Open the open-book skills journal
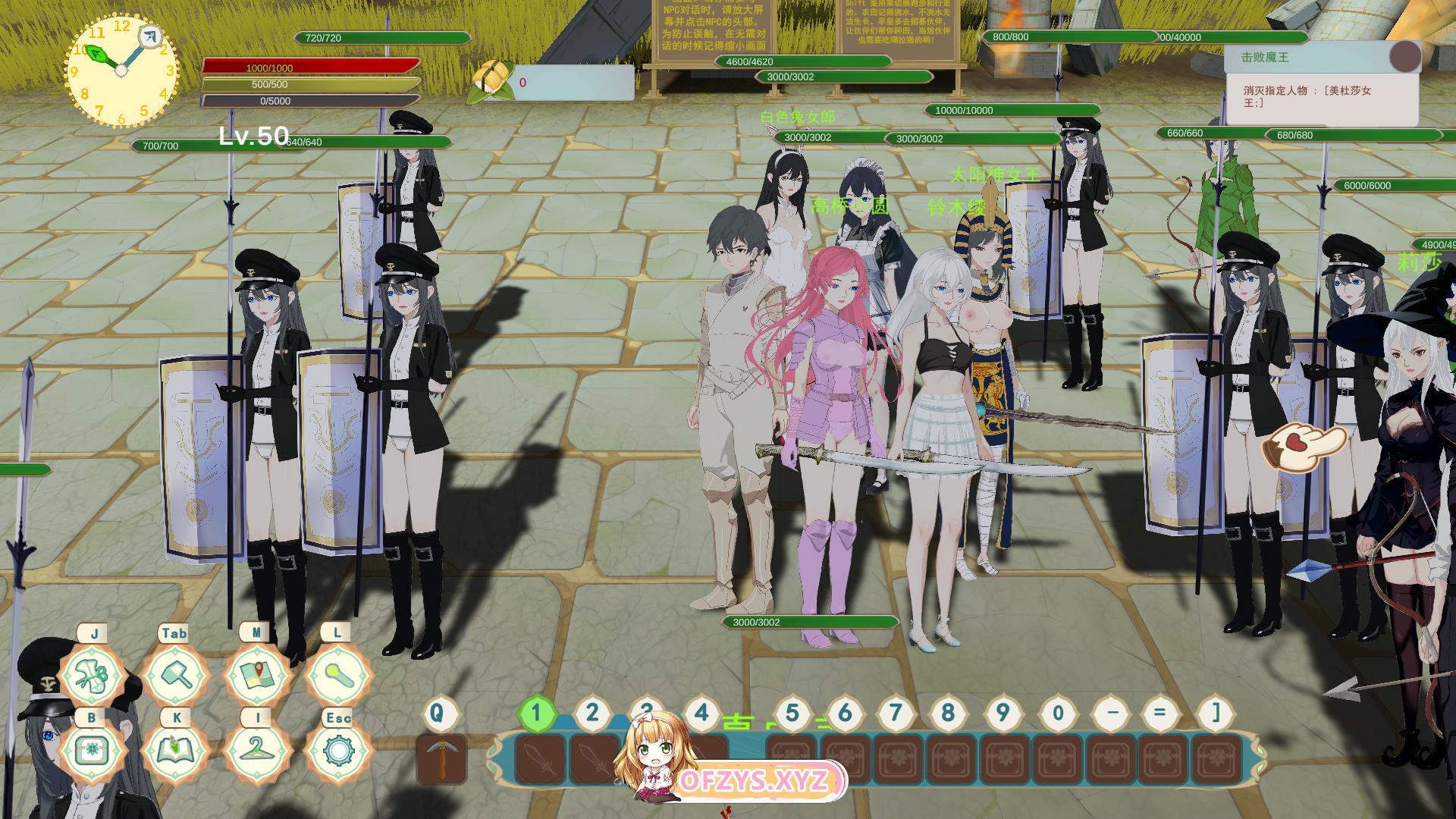The image size is (1456, 819). point(174,751)
